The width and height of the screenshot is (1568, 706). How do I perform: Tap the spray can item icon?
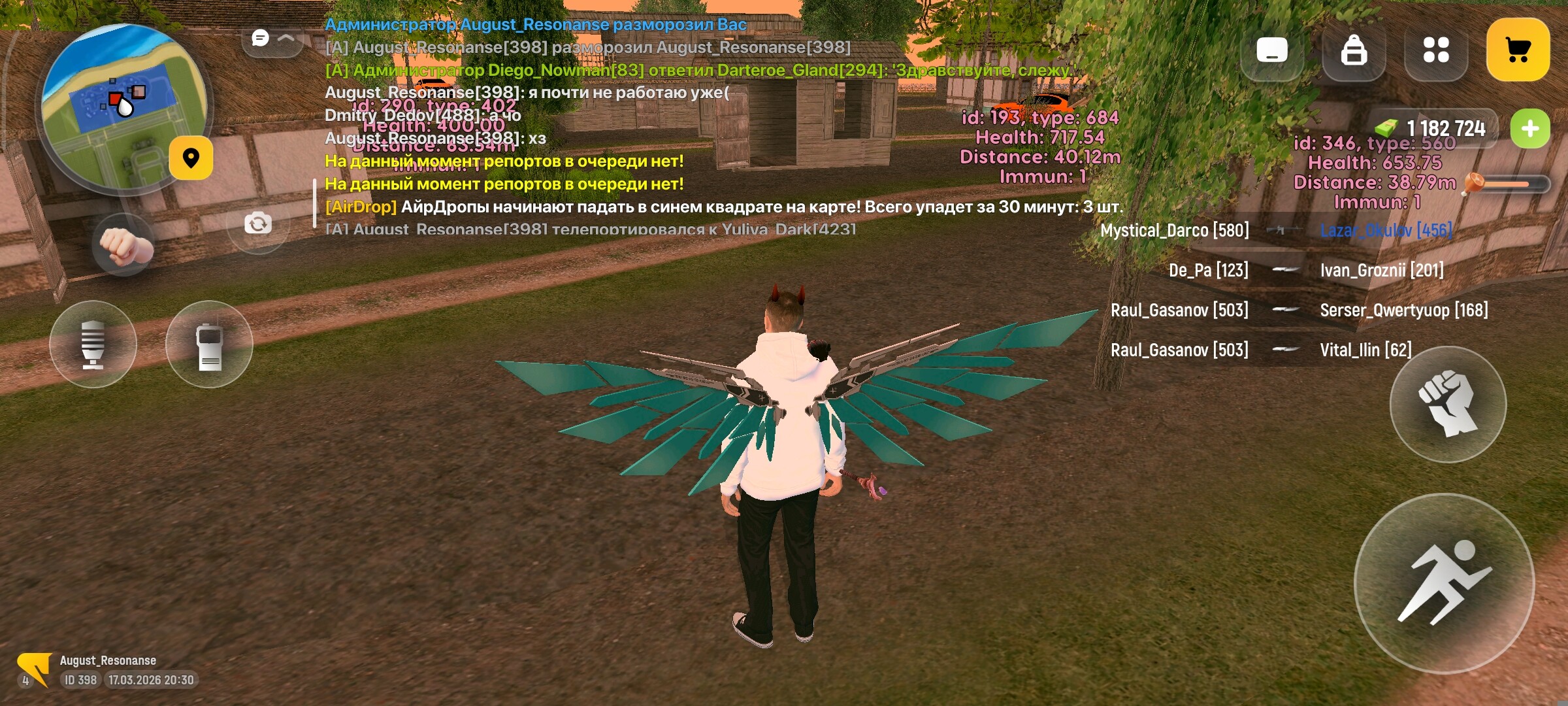[93, 346]
